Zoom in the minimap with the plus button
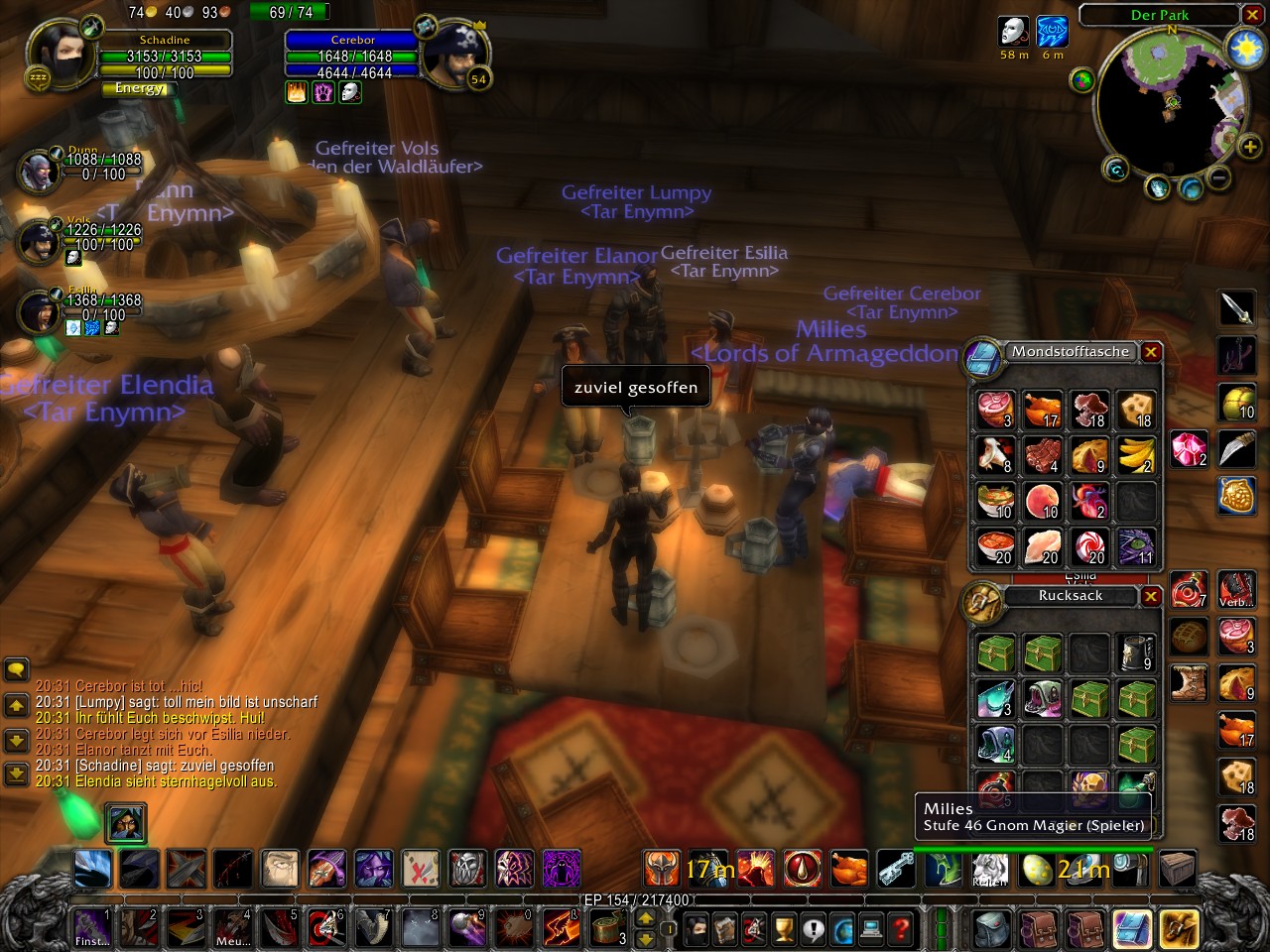Screen dimensions: 1270x952 point(1249,147)
